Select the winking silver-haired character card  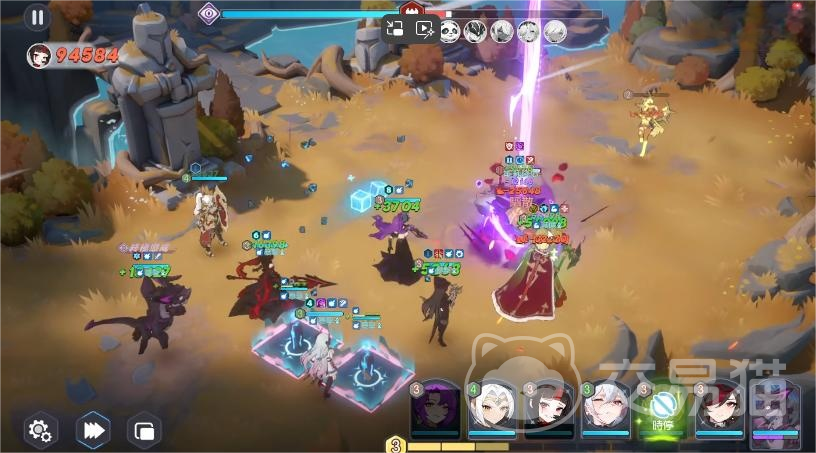(x=606, y=409)
